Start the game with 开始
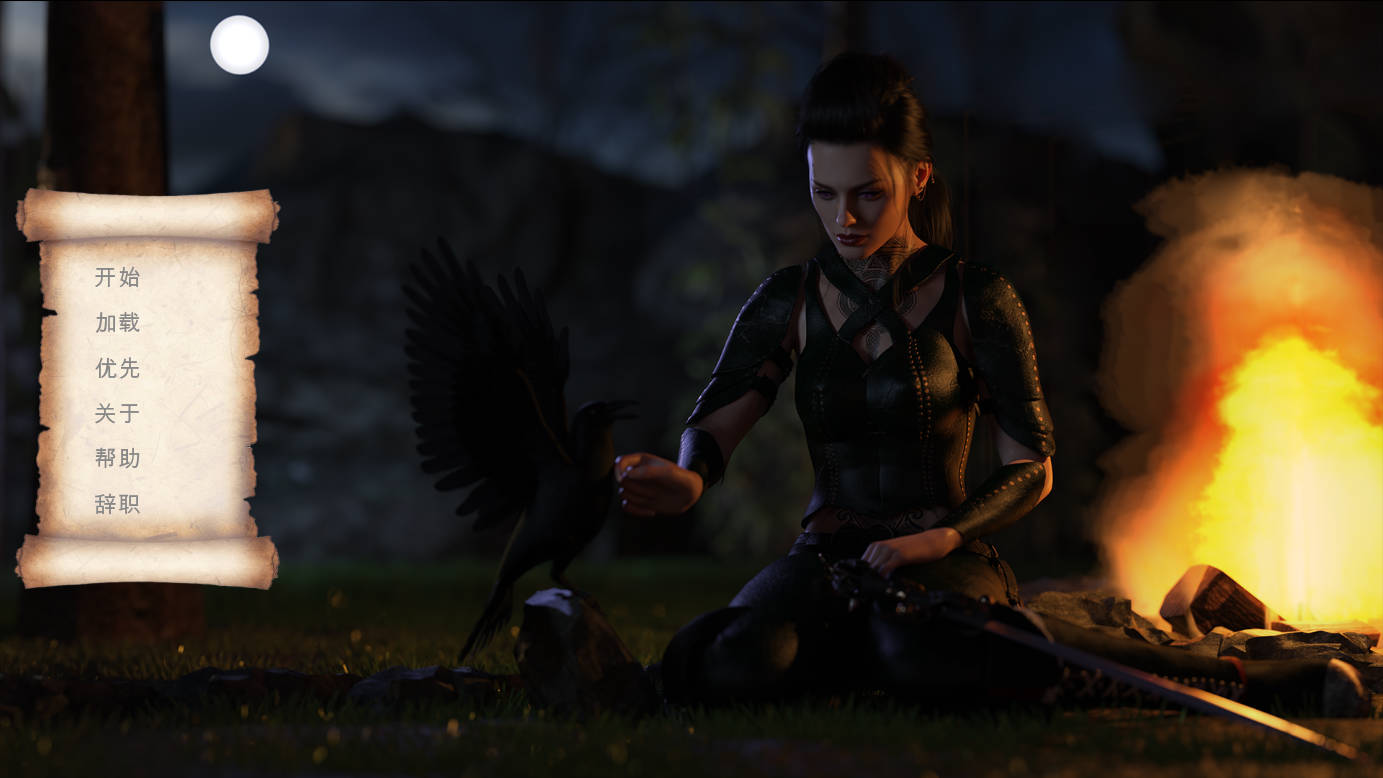Image resolution: width=1383 pixels, height=778 pixels. click(x=117, y=277)
